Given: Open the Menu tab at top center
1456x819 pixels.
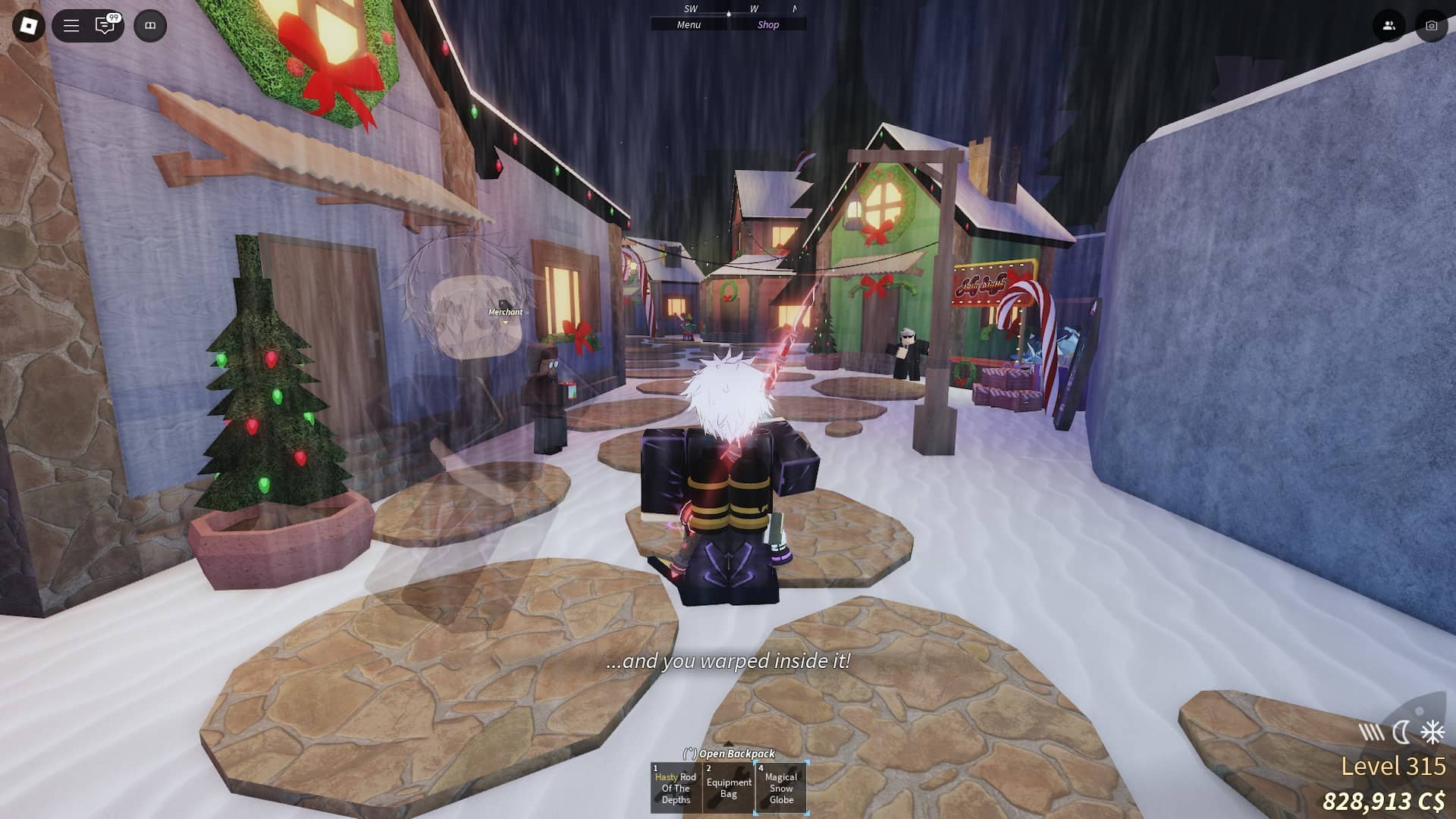Looking at the screenshot, I should pyautogui.click(x=687, y=24).
